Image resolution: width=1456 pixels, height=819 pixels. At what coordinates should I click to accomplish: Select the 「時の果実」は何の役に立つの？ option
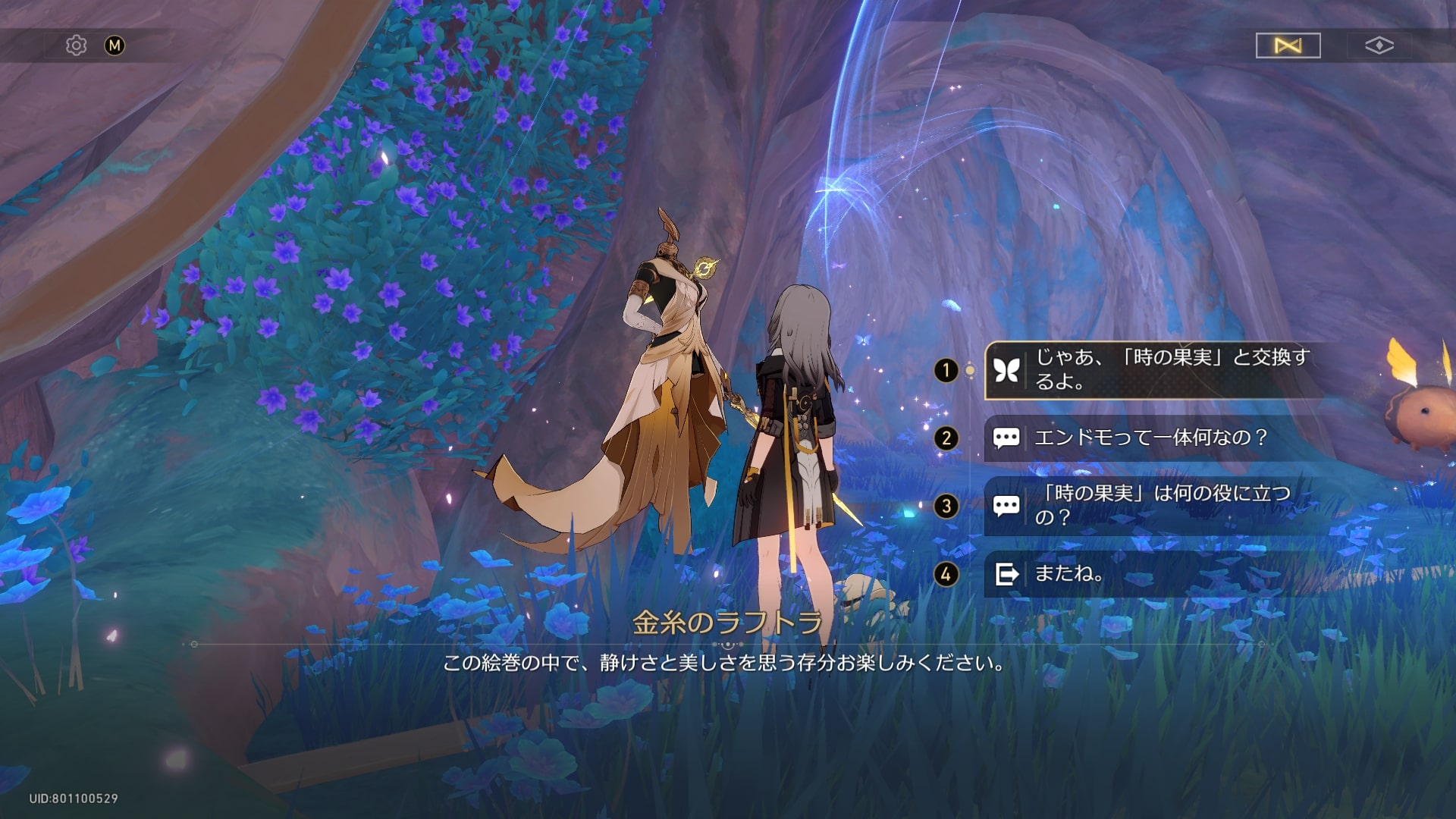[x=1153, y=506]
